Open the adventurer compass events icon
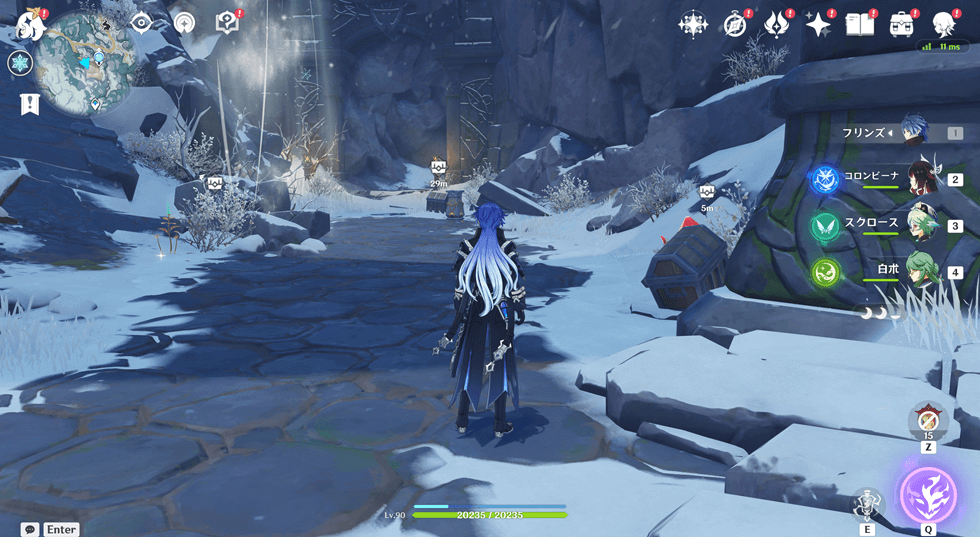This screenshot has height=537, width=980. click(736, 25)
